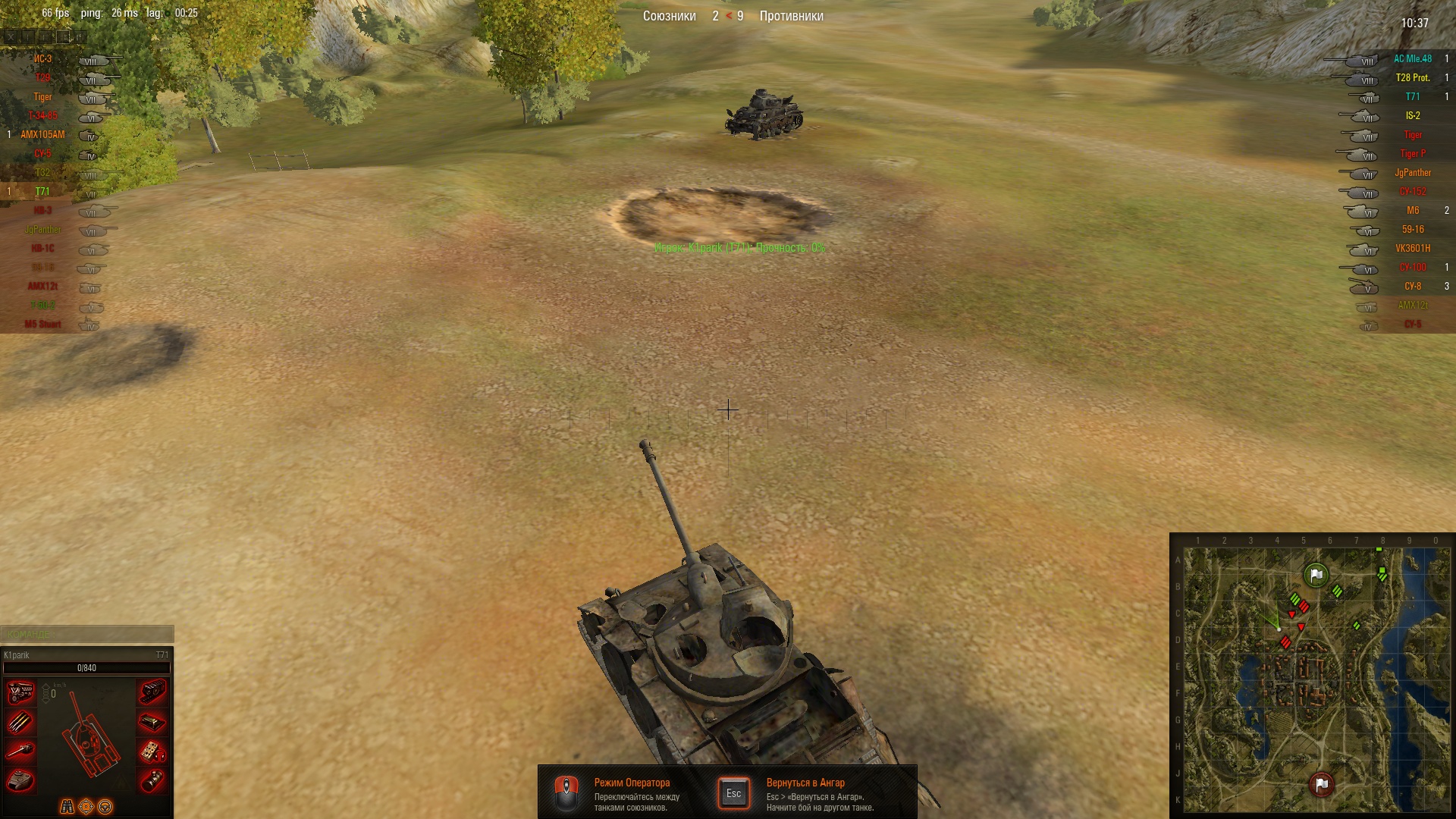The width and height of the screenshot is (1456, 819).
Task: Click the red enemy base flag on minimap
Action: point(1321,784)
